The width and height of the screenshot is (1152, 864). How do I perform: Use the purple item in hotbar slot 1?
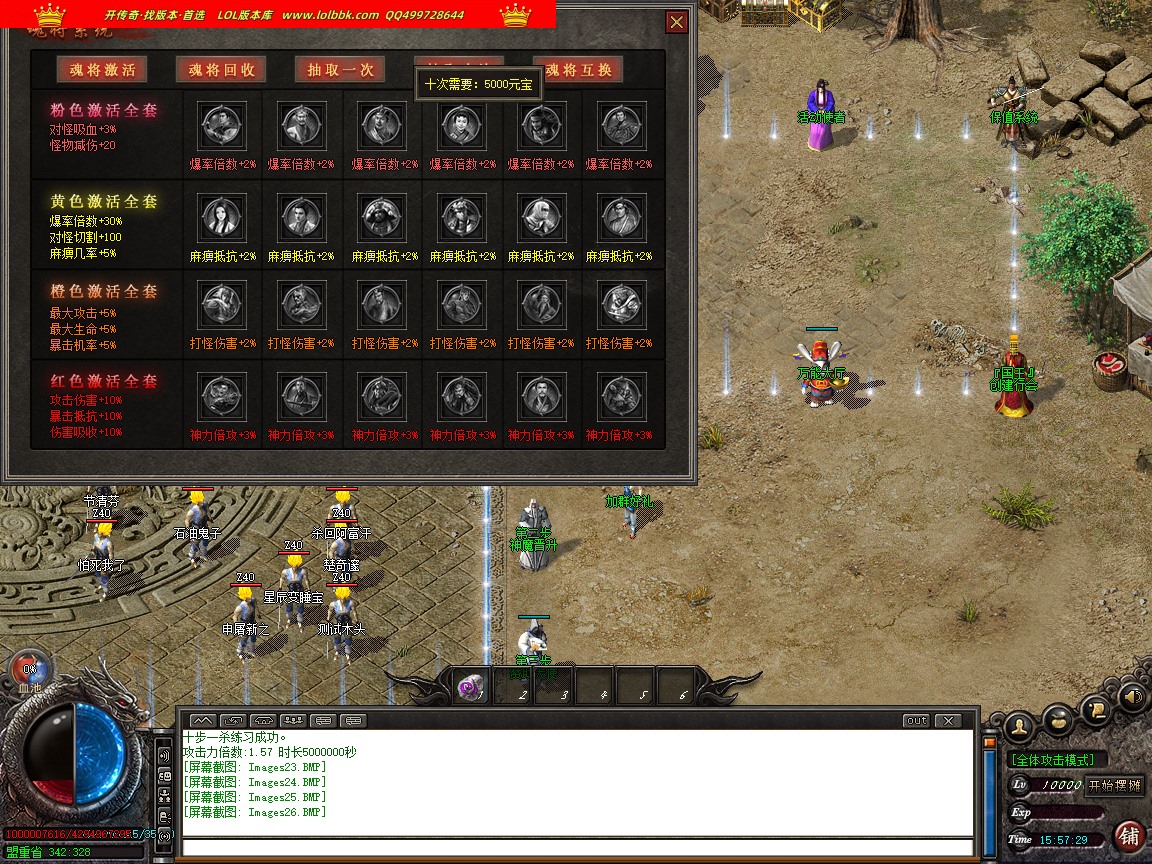point(470,688)
